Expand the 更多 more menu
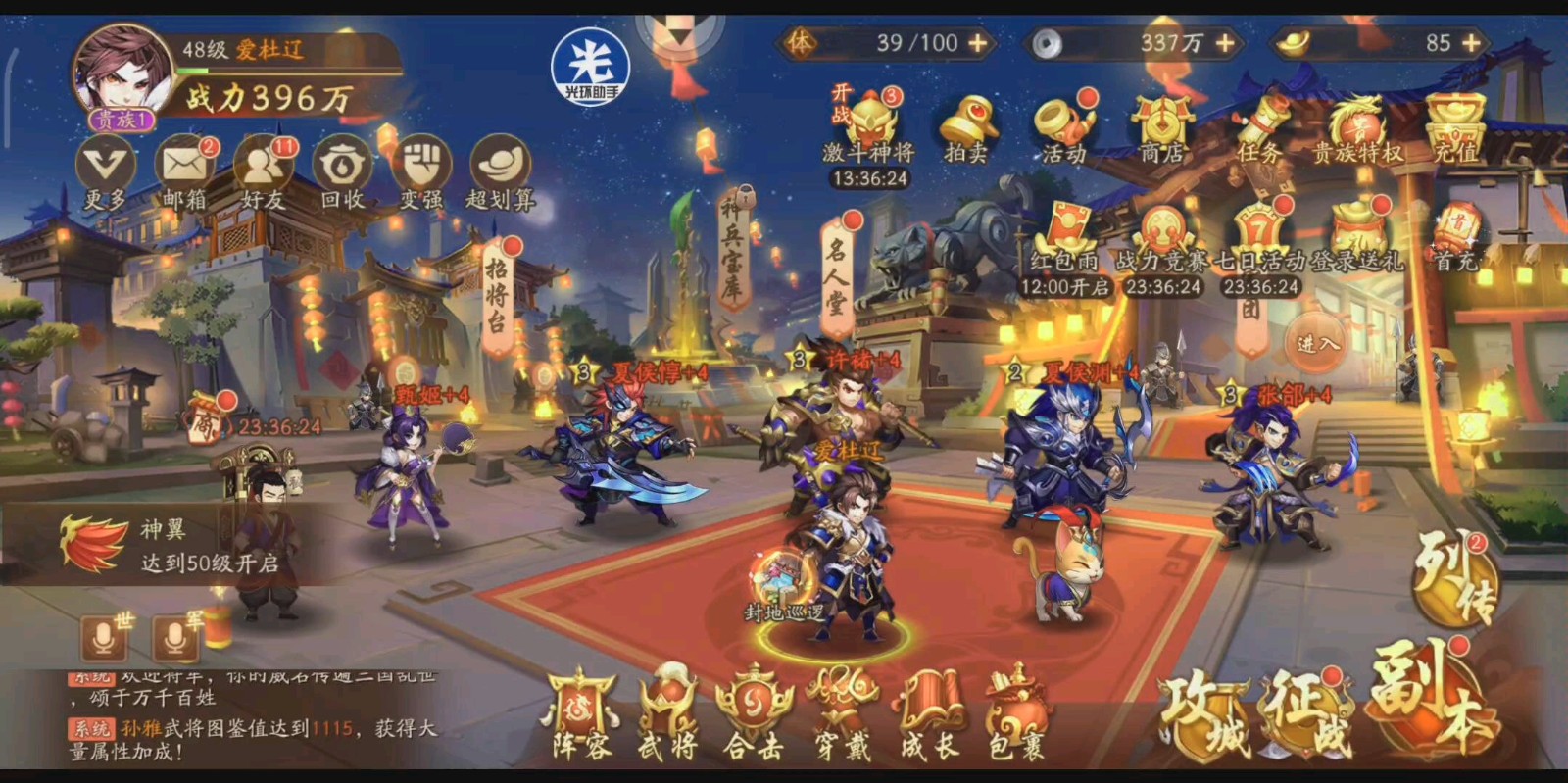 click(x=105, y=167)
